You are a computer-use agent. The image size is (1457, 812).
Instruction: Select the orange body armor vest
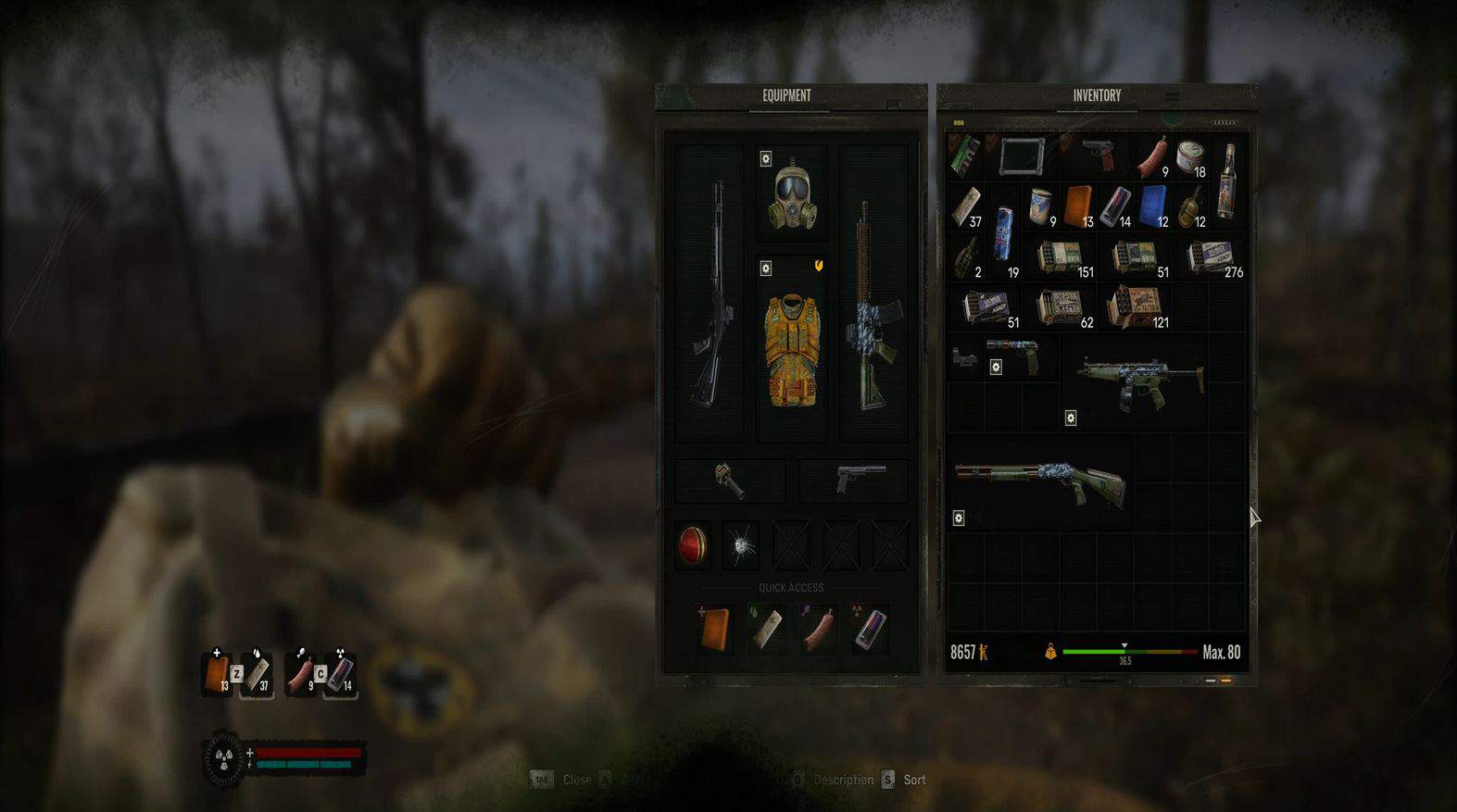[792, 350]
